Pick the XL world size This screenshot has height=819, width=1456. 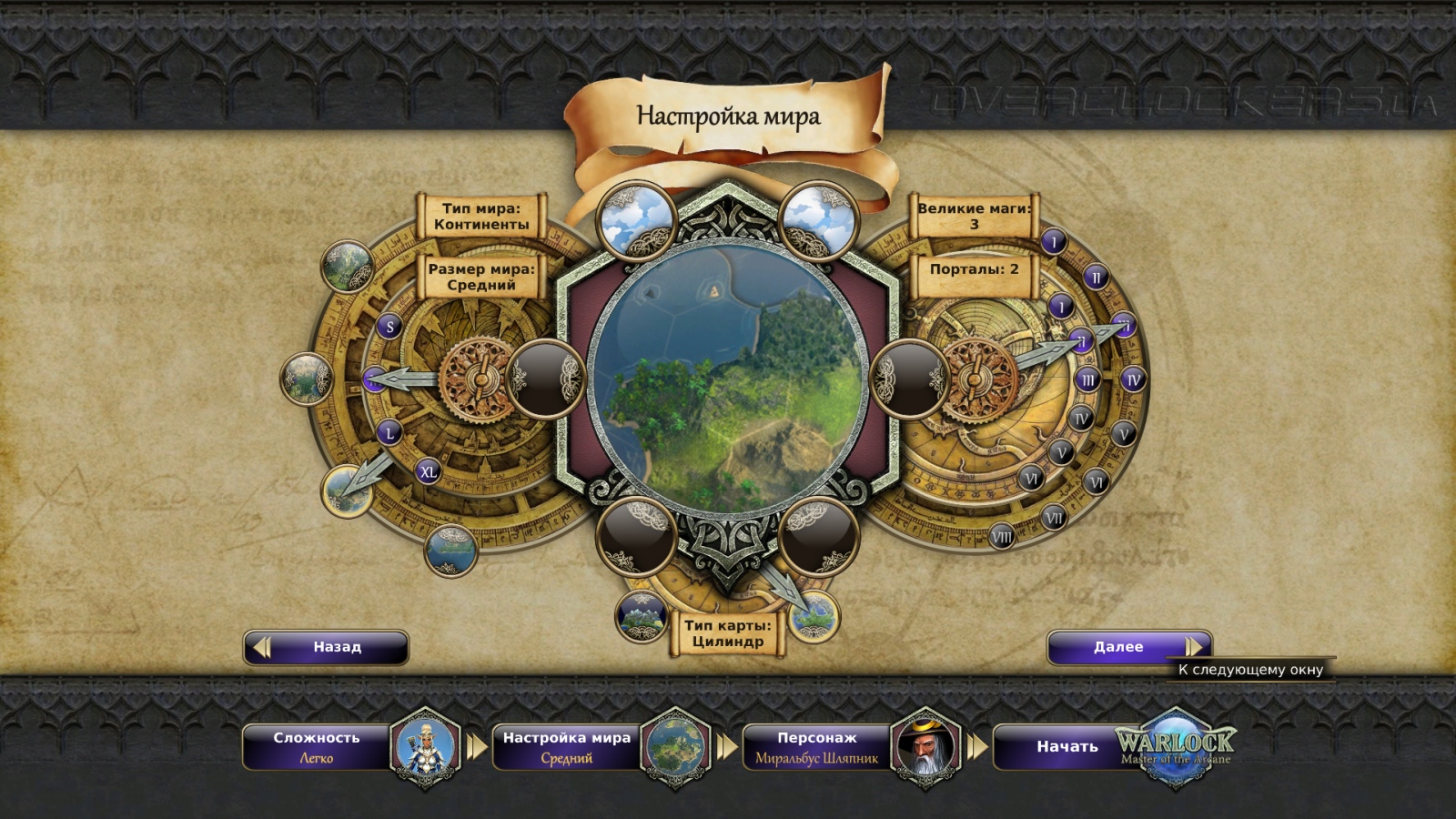point(428,471)
